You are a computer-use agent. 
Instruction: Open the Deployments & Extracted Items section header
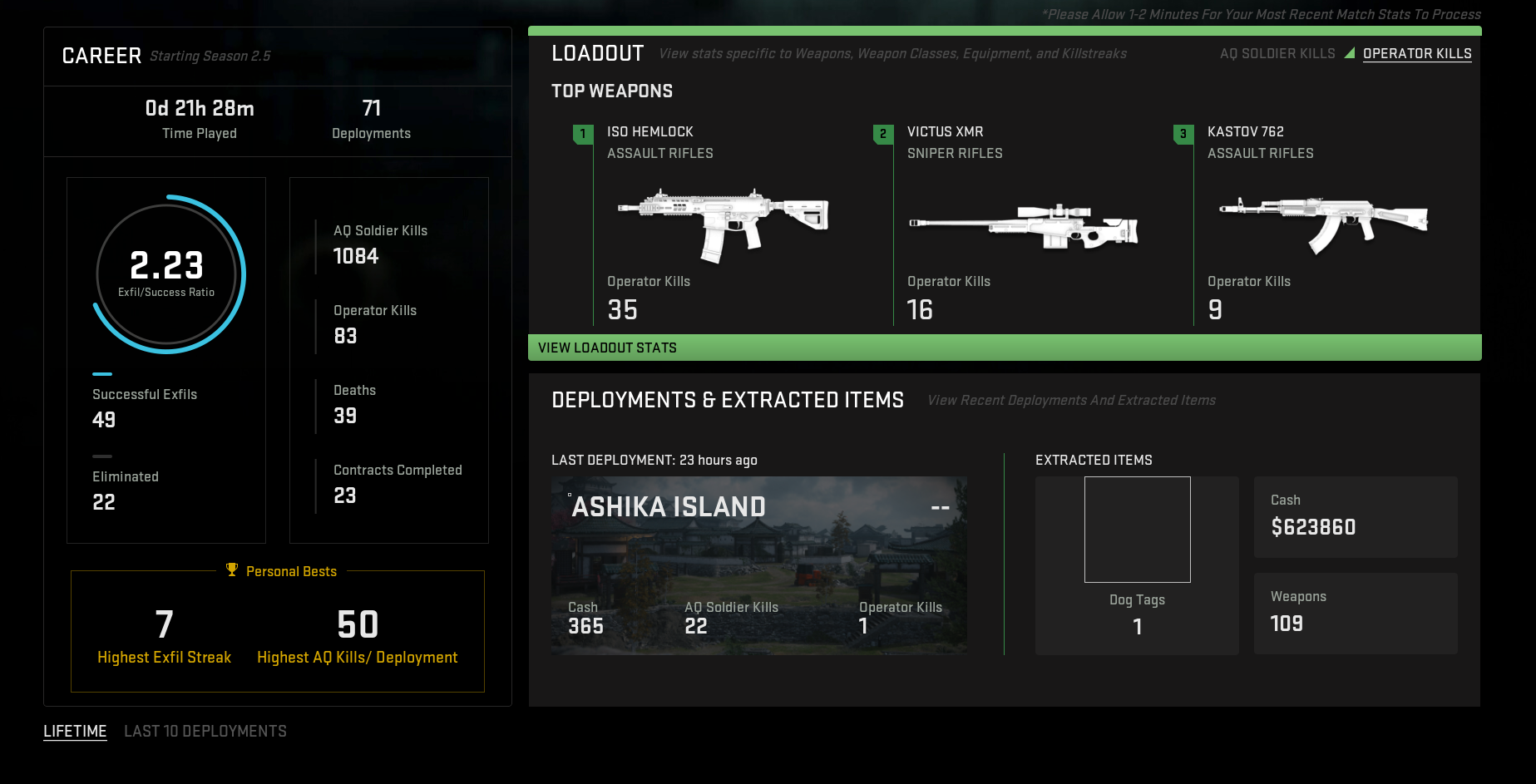click(x=728, y=401)
